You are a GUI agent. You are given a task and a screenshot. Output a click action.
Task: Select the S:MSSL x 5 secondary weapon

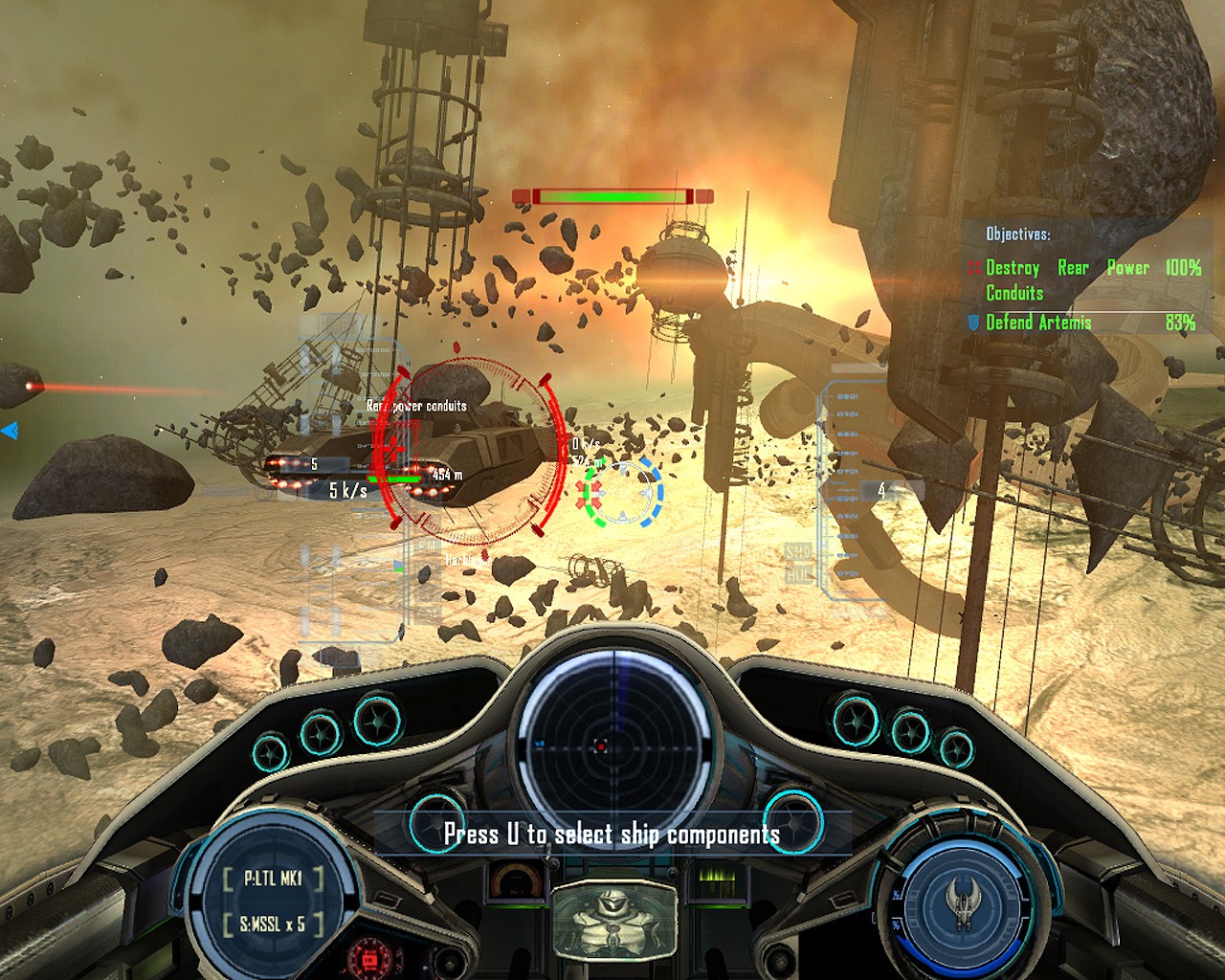pyautogui.click(x=274, y=924)
